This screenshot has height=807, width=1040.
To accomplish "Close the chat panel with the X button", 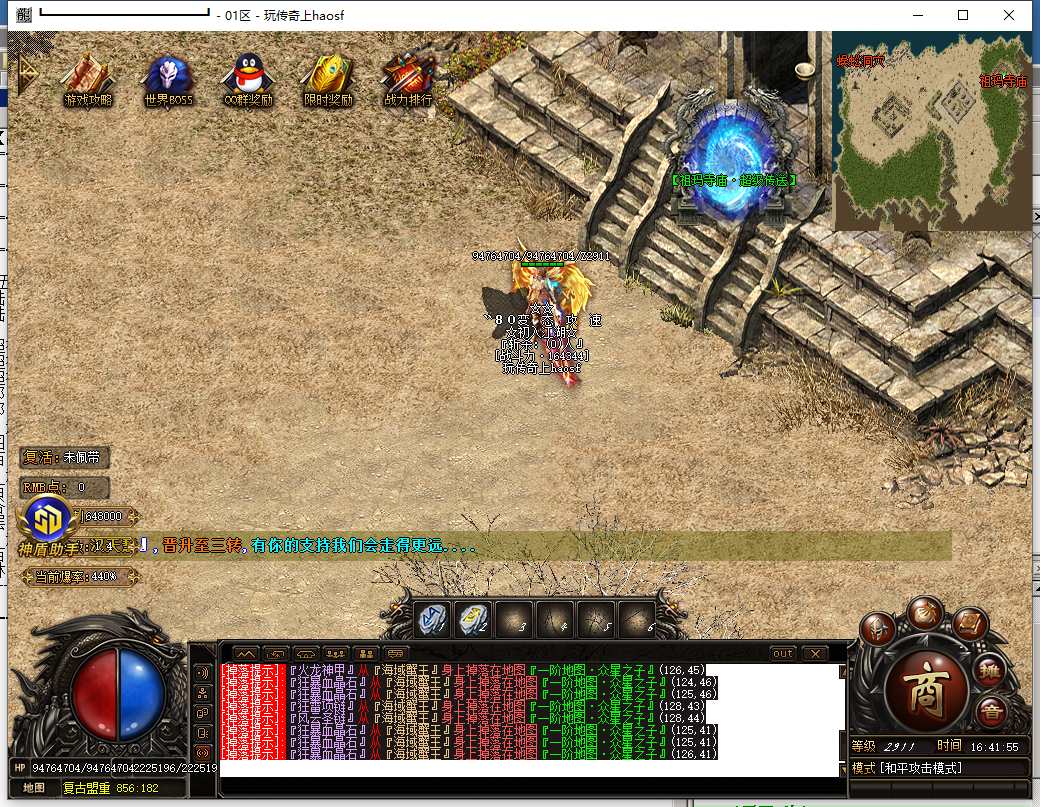I will (x=815, y=653).
